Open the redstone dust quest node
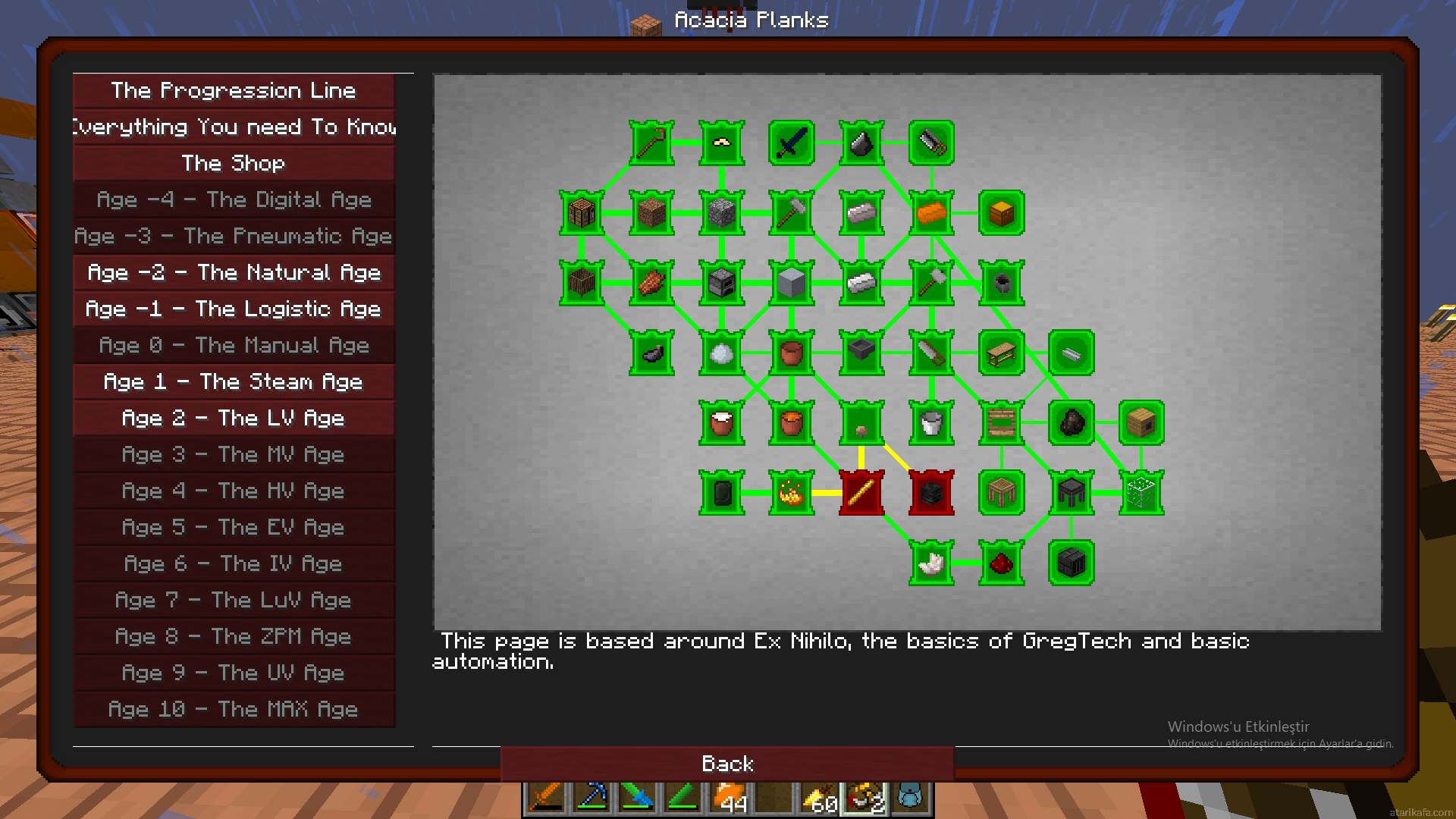This screenshot has height=819, width=1456. pyautogui.click(x=1002, y=563)
